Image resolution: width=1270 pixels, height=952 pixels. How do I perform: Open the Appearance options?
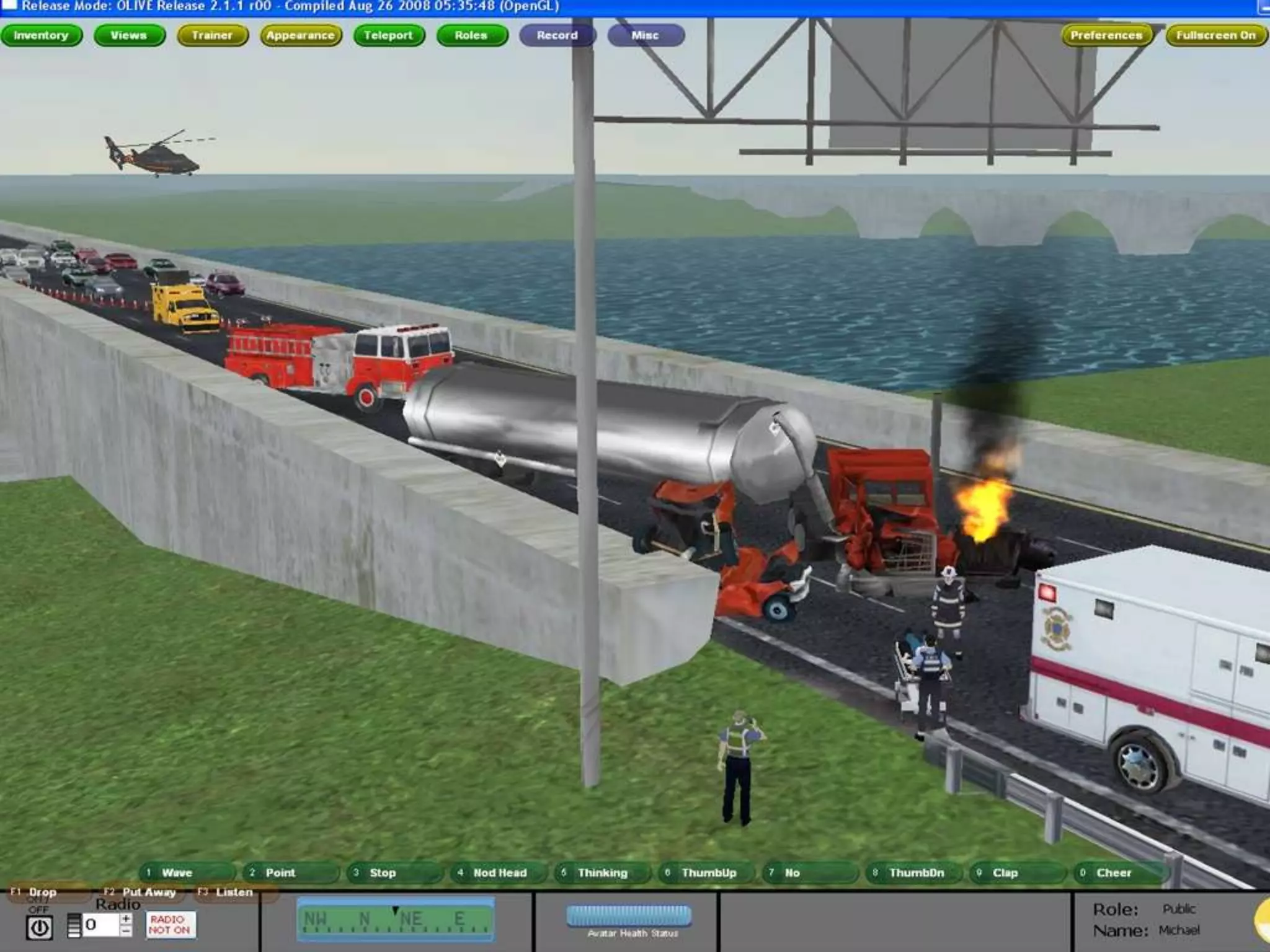coord(301,35)
